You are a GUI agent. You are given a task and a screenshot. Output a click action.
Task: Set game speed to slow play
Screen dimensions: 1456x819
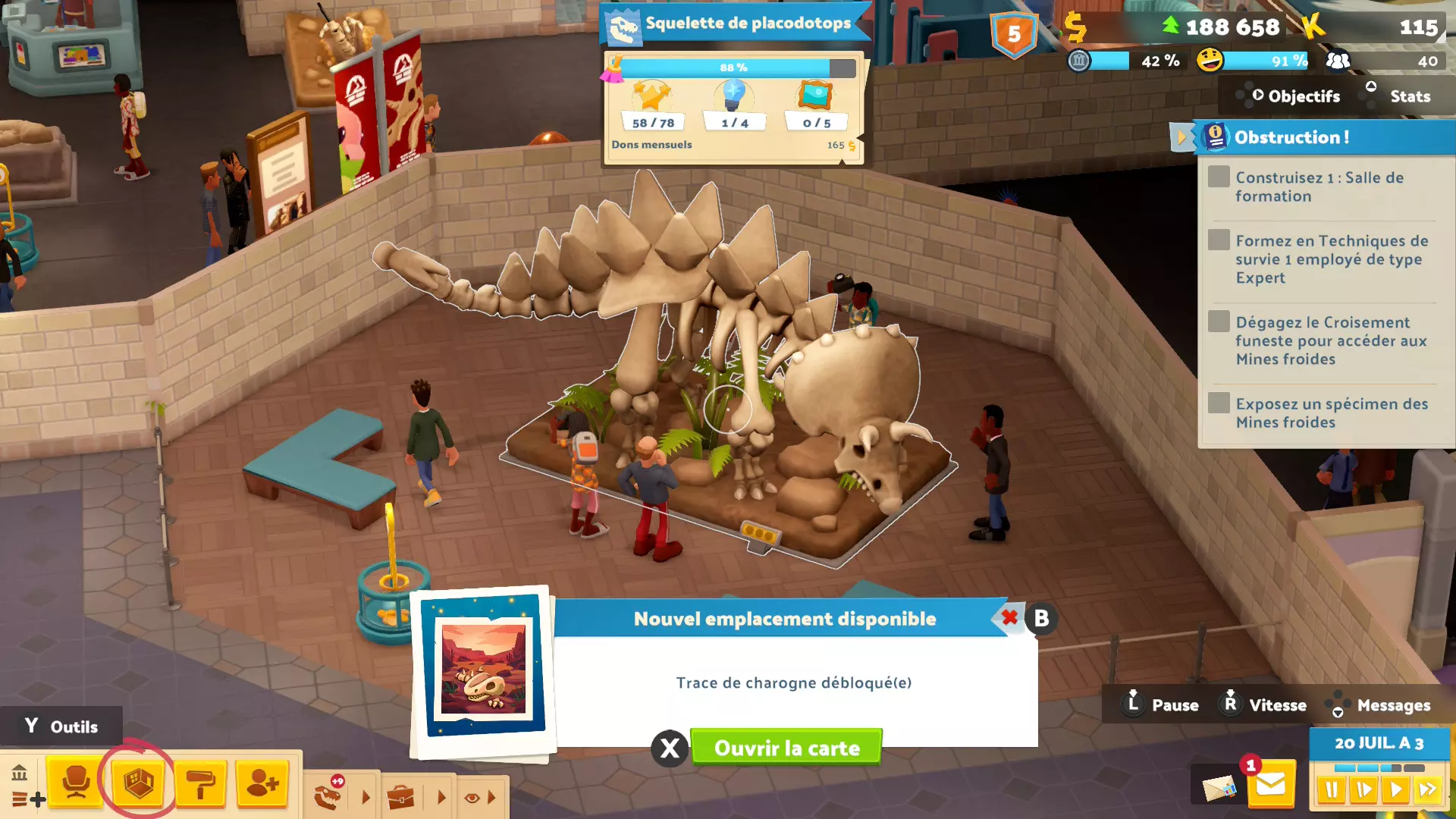tap(1363, 790)
